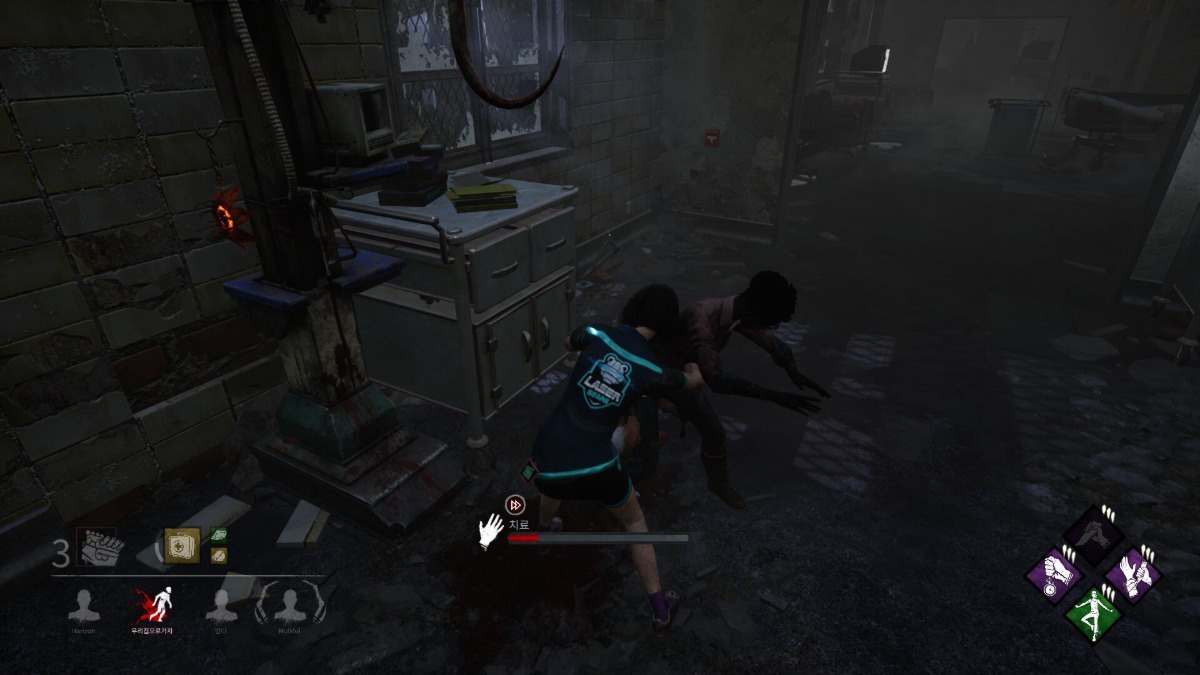Click the bandaged hands perk icon
1200x675 pixels.
[1133, 573]
